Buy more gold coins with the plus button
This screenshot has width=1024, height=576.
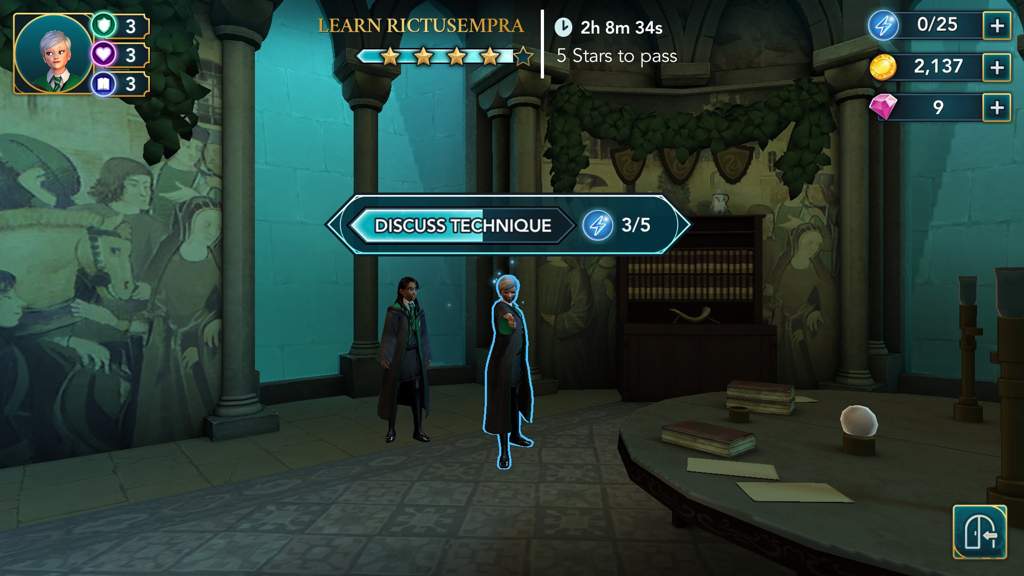tap(996, 67)
